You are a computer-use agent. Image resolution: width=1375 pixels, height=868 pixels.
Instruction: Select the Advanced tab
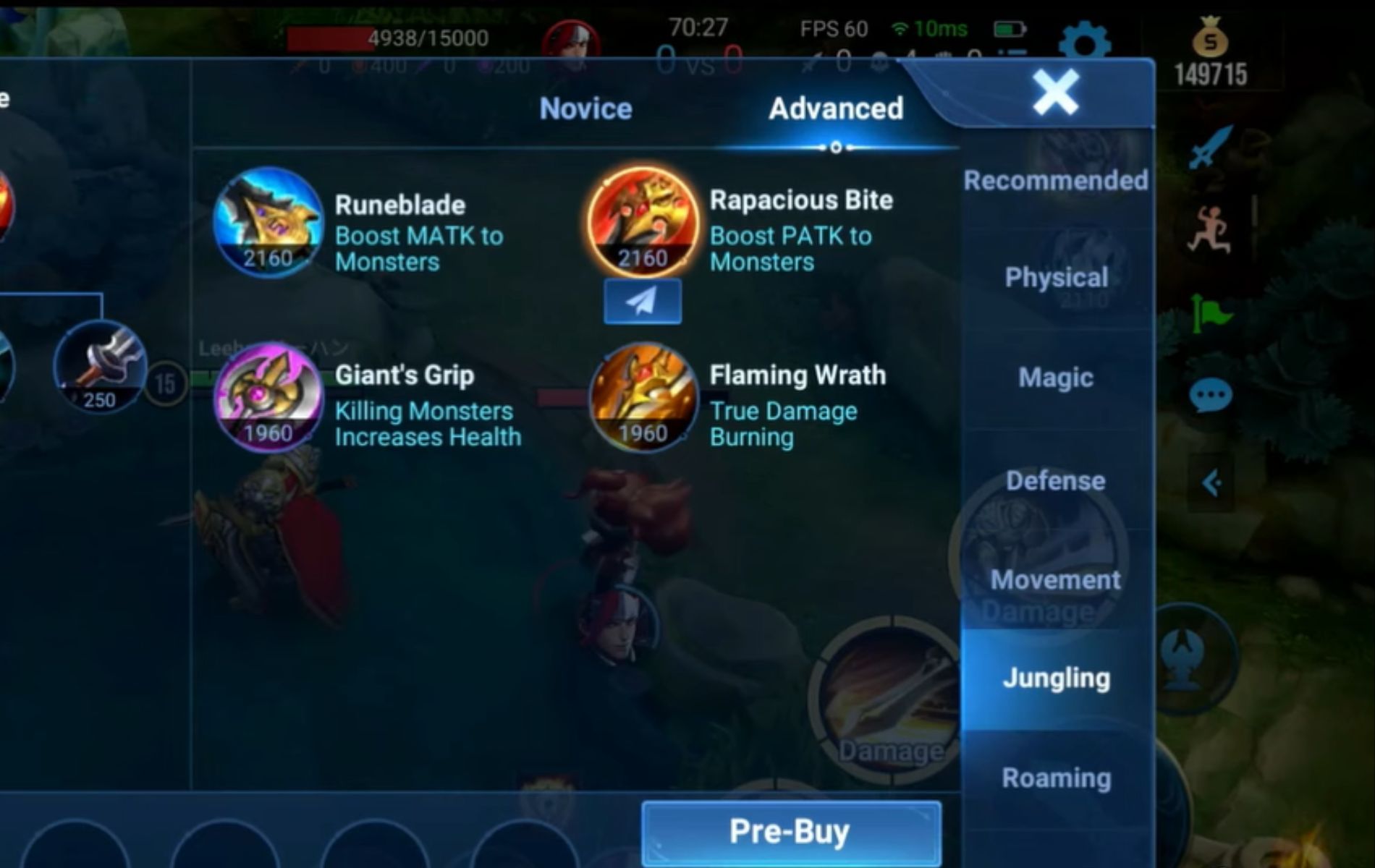click(836, 109)
